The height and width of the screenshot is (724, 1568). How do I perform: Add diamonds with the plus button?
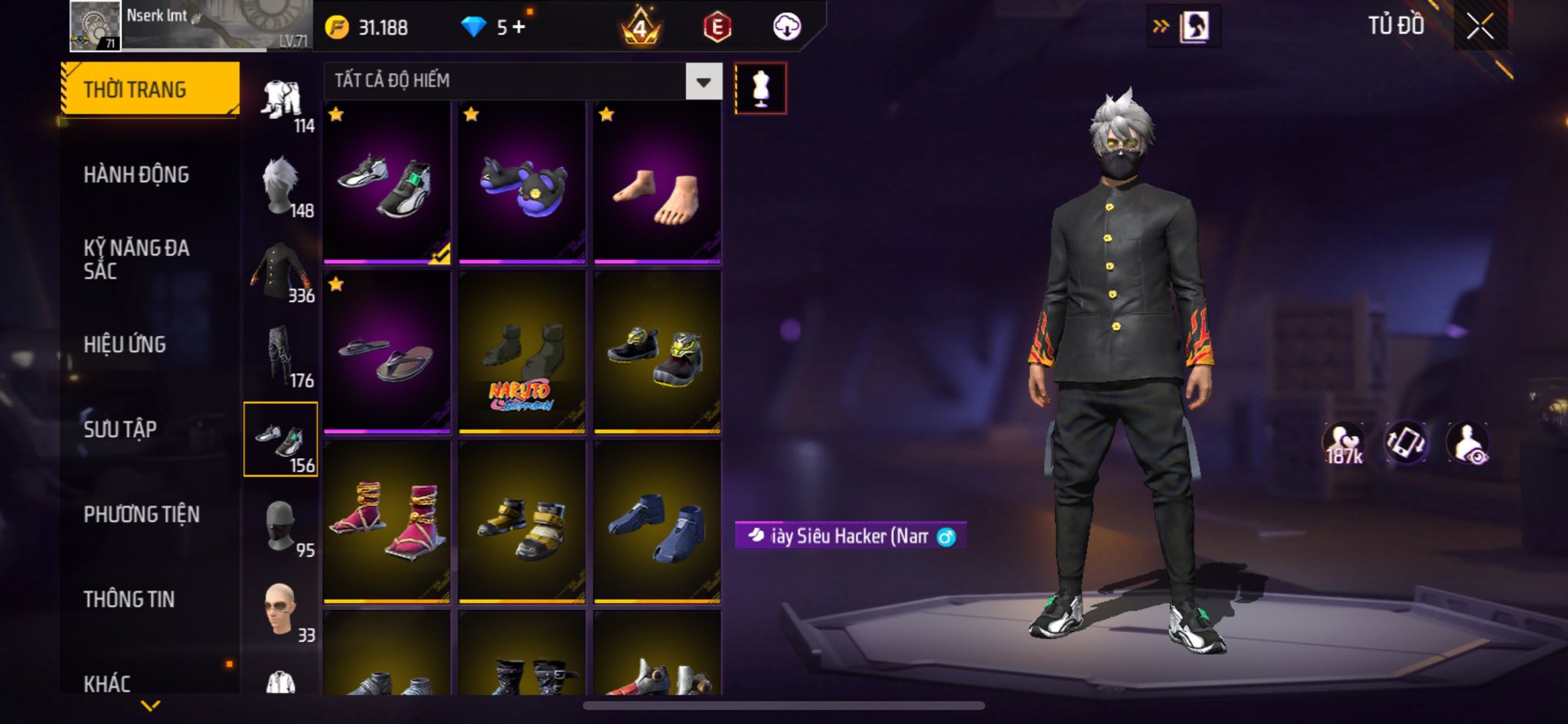coord(519,28)
